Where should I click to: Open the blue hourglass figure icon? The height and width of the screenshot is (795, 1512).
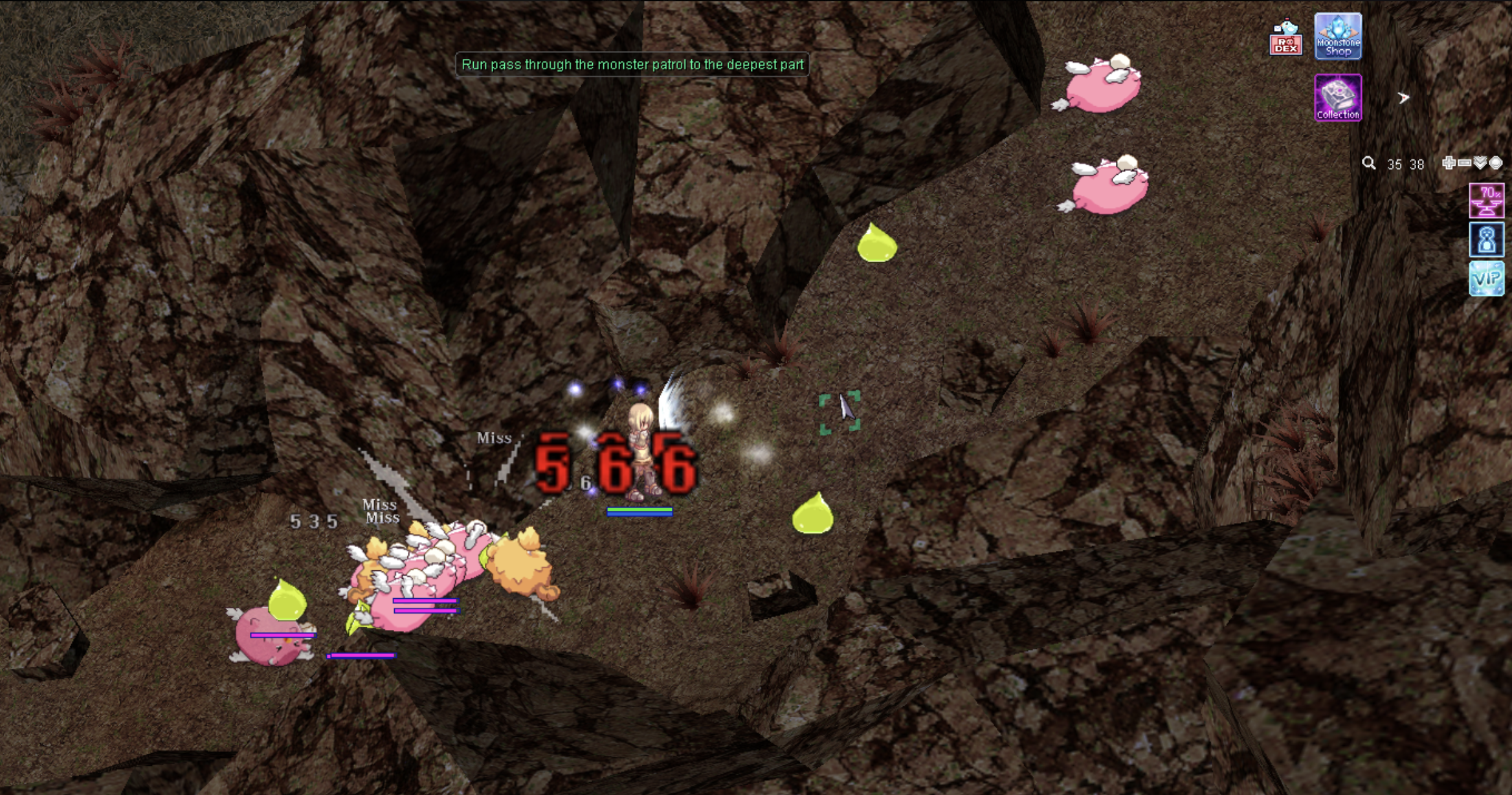click(1486, 240)
